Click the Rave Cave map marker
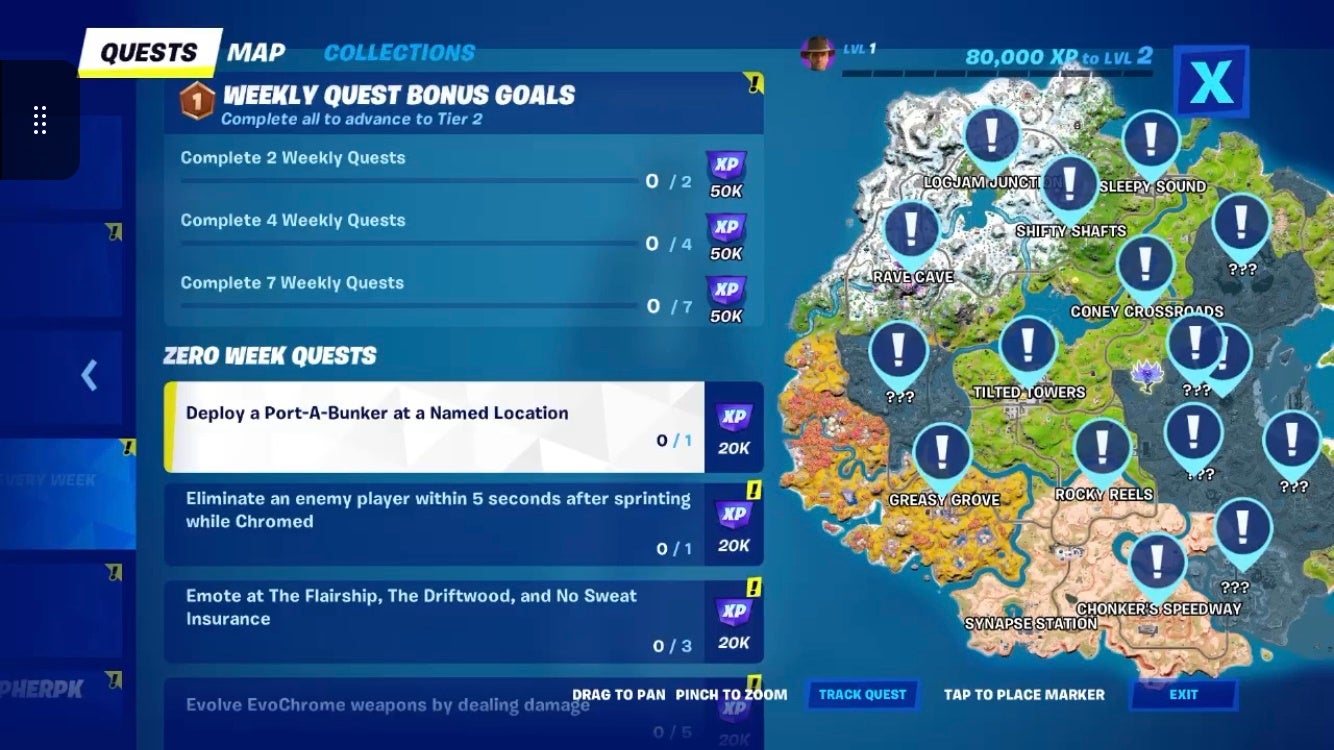The width and height of the screenshot is (1334, 750). (x=911, y=230)
